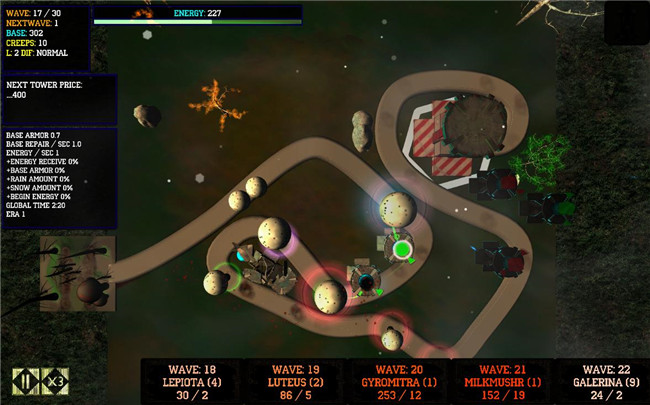Toggle the X3 game speed button
This screenshot has height=405, width=650.
pyautogui.click(x=56, y=380)
